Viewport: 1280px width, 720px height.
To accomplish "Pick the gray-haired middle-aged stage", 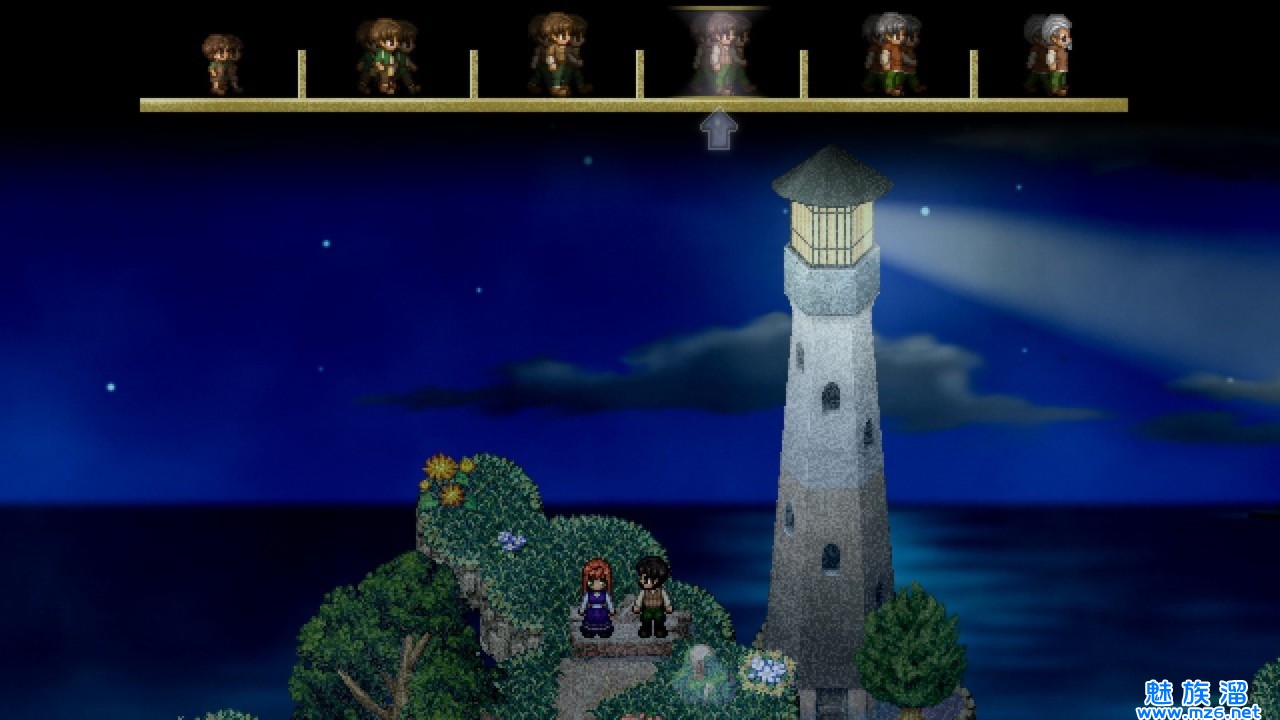I will (x=891, y=55).
